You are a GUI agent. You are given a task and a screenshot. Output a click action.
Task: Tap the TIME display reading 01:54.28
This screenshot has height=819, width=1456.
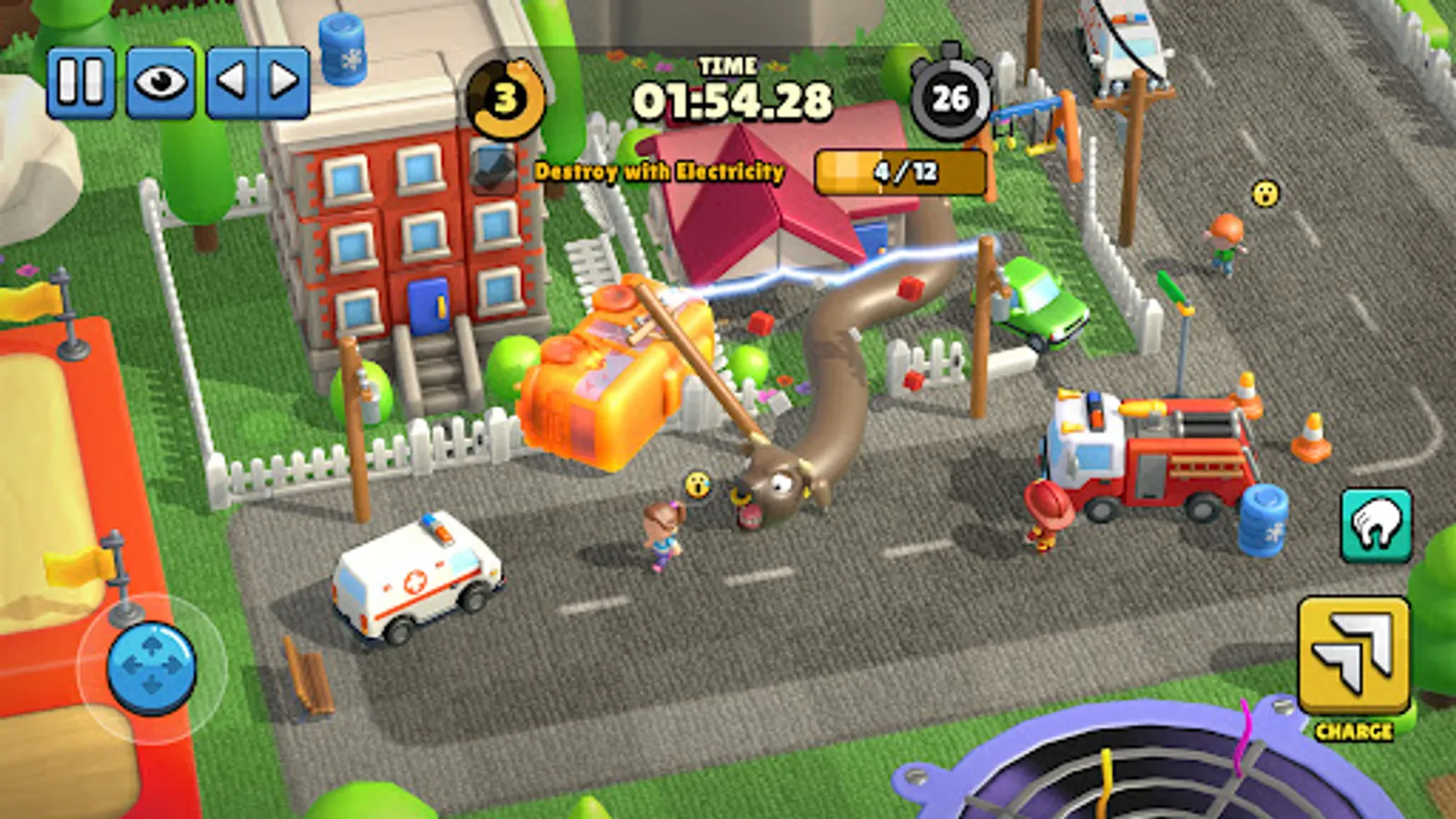point(733,94)
